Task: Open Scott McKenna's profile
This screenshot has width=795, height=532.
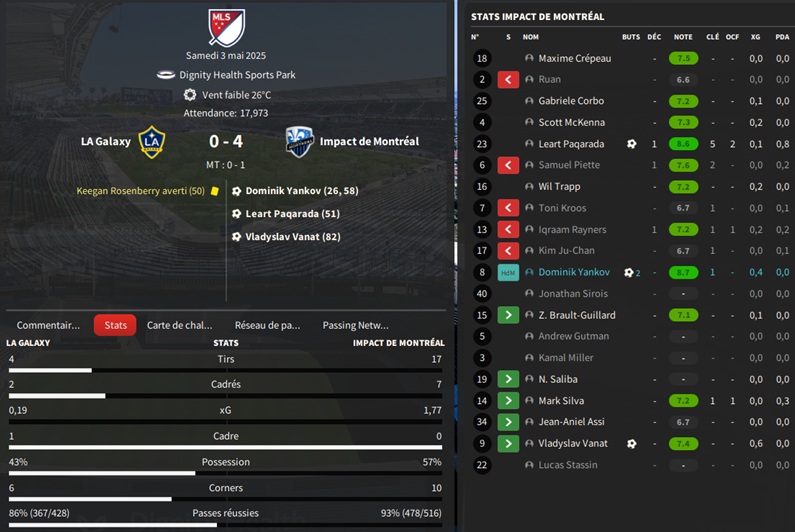Action: pos(571,123)
